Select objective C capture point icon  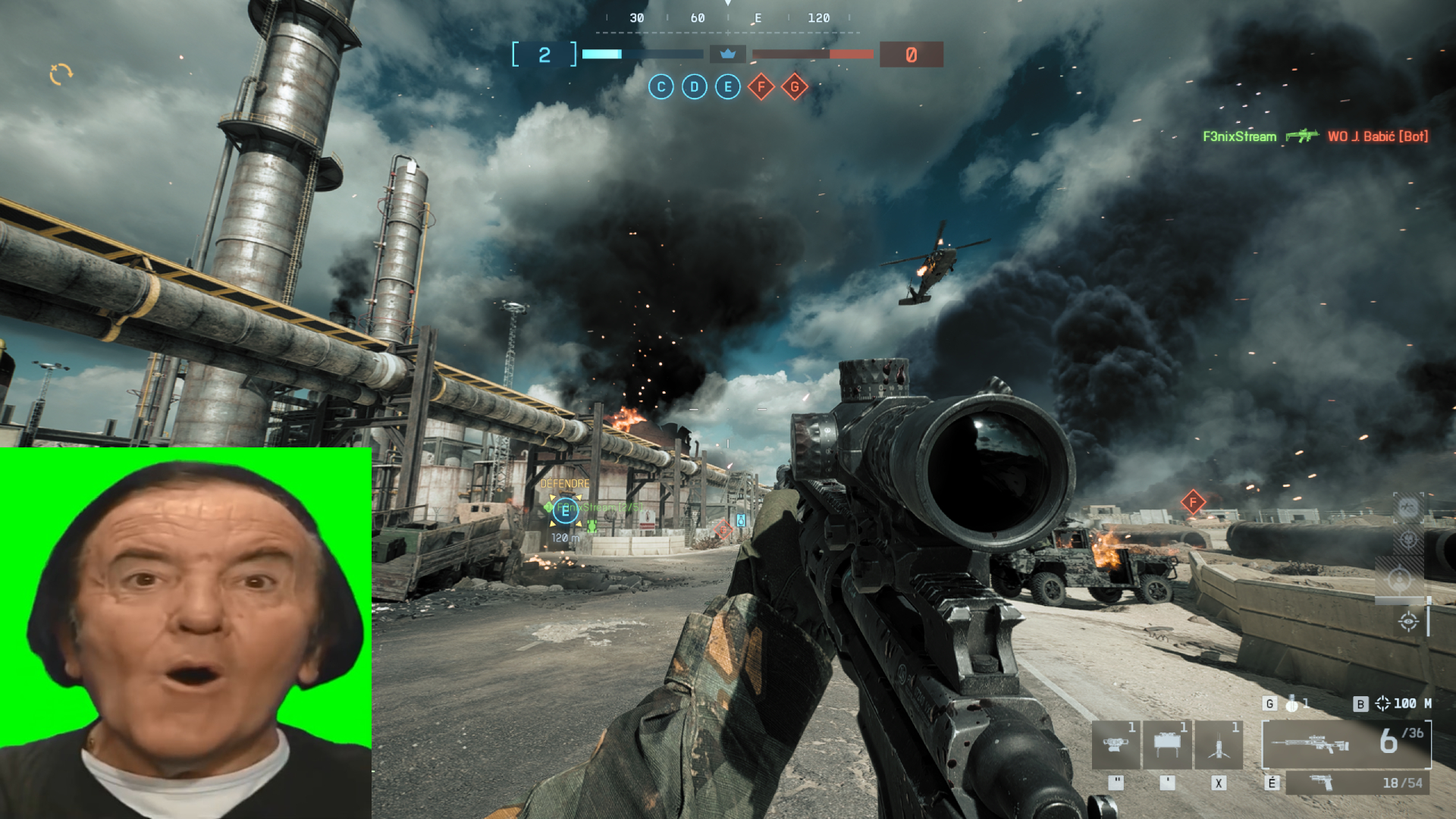[661, 87]
